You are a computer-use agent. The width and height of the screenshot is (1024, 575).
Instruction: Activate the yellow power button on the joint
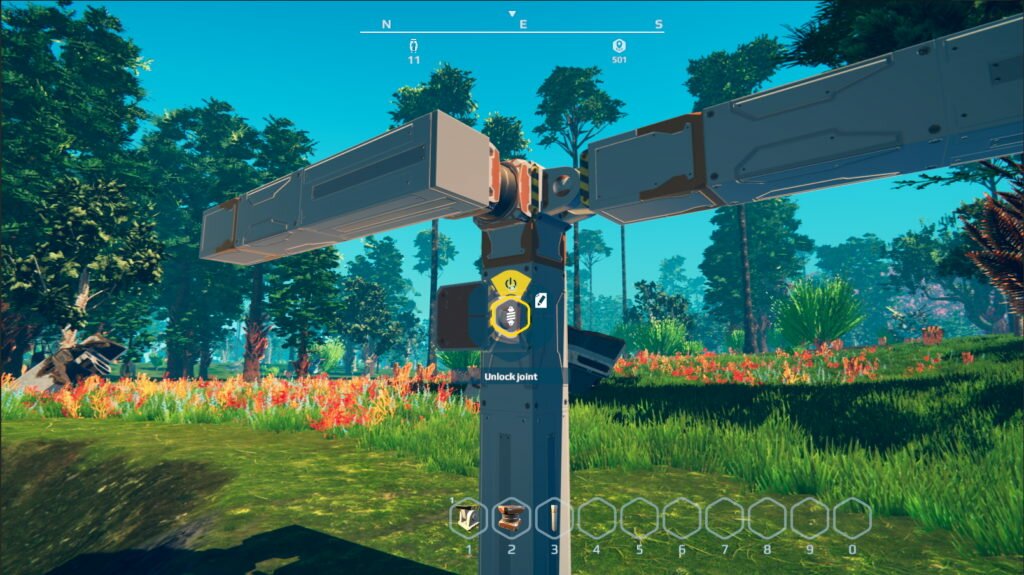point(511,285)
